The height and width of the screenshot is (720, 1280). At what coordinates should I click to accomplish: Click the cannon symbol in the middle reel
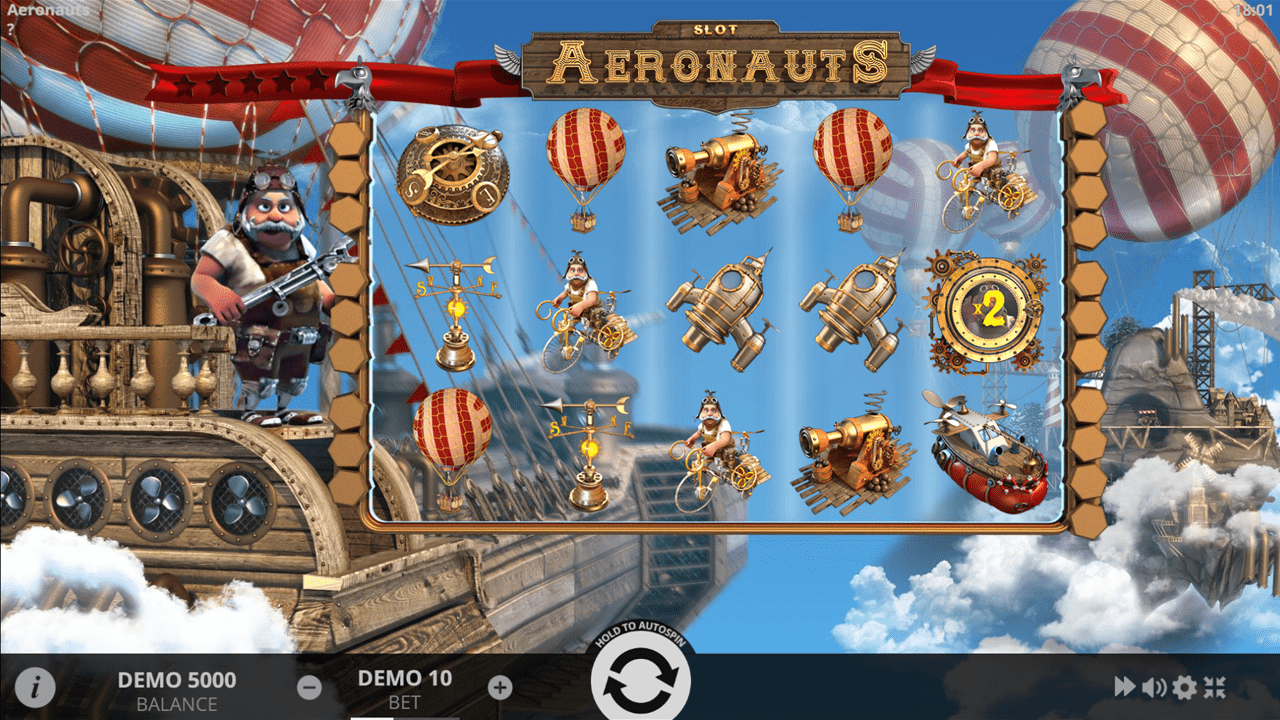(718, 170)
